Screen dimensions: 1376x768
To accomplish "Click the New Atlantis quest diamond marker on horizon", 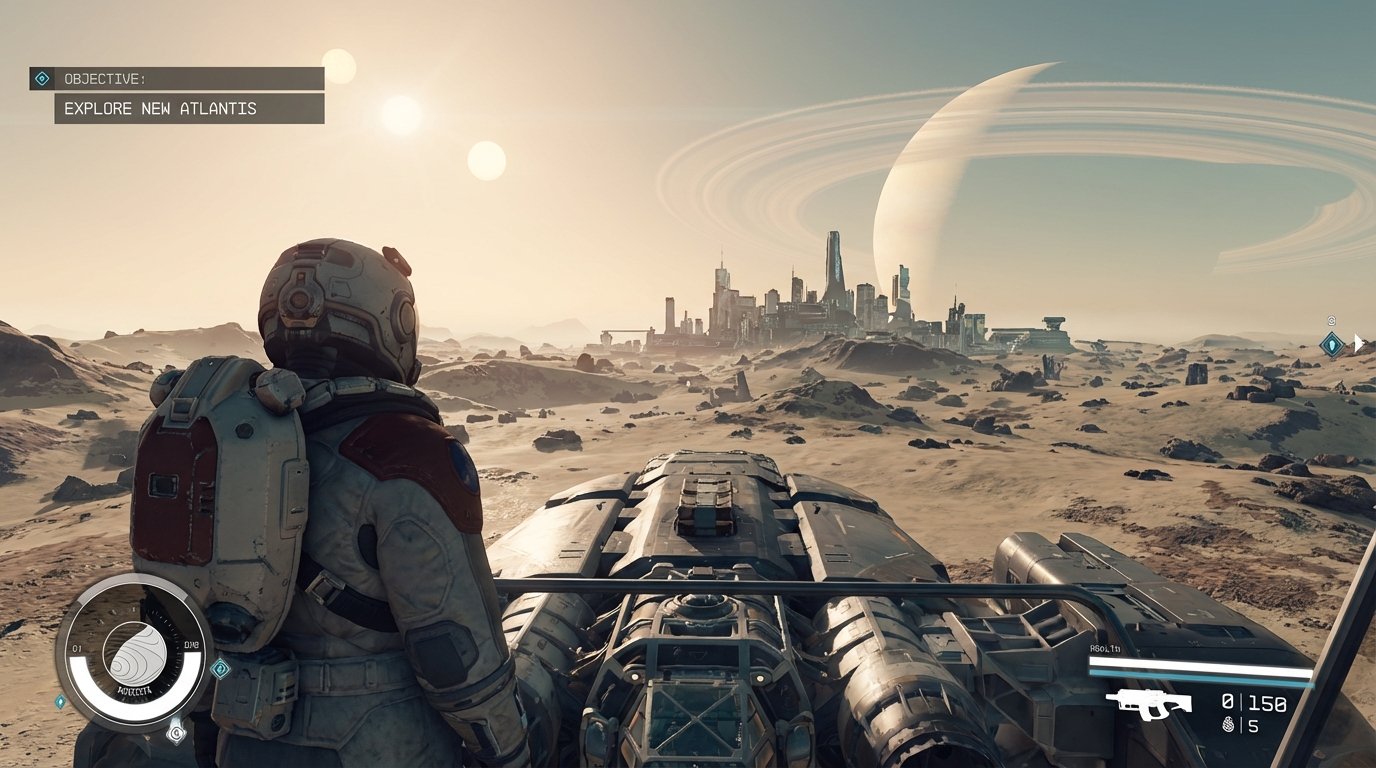I will [1332, 345].
